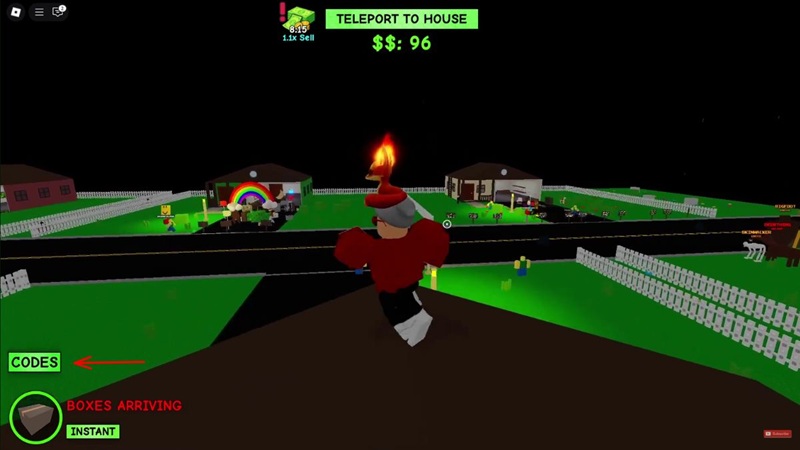Click the Teleport to House button
800x450 pixels.
402,19
